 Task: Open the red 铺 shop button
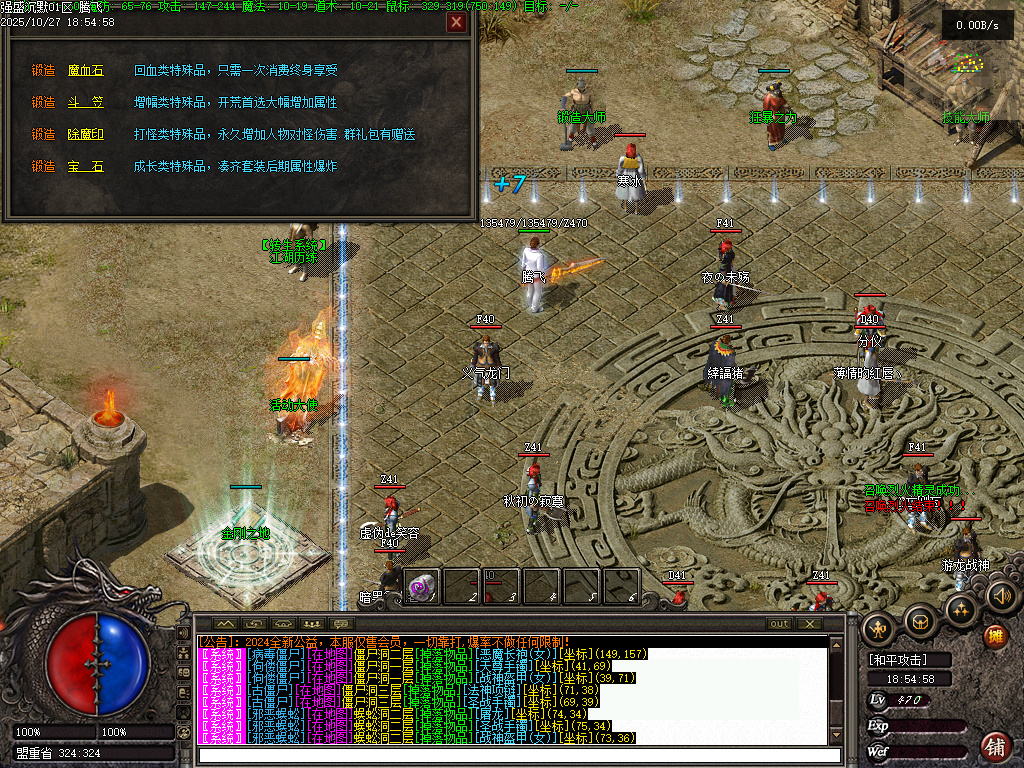pos(995,746)
